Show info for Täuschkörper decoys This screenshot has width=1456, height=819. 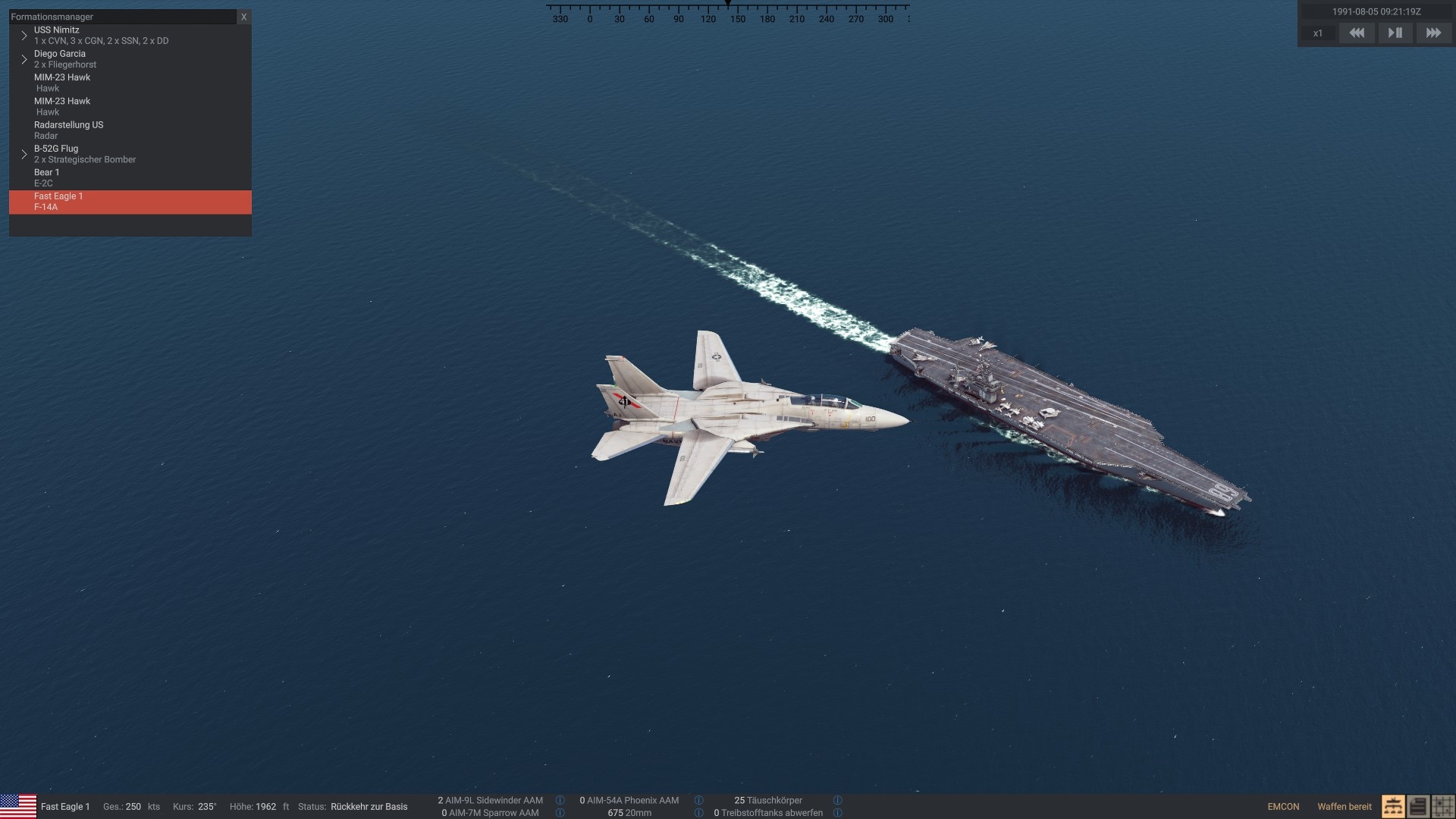[837, 800]
